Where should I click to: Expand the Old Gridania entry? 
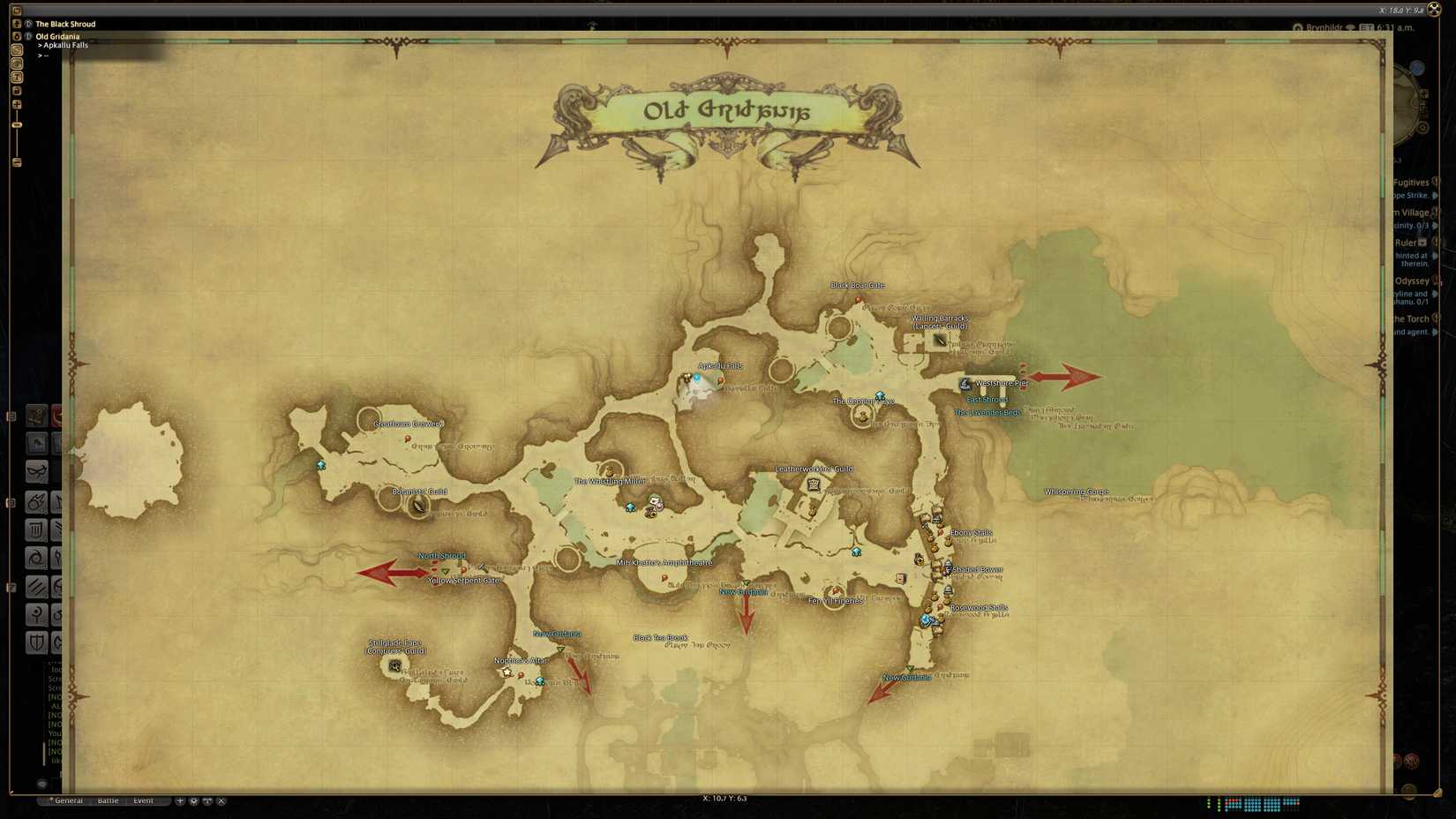point(28,37)
